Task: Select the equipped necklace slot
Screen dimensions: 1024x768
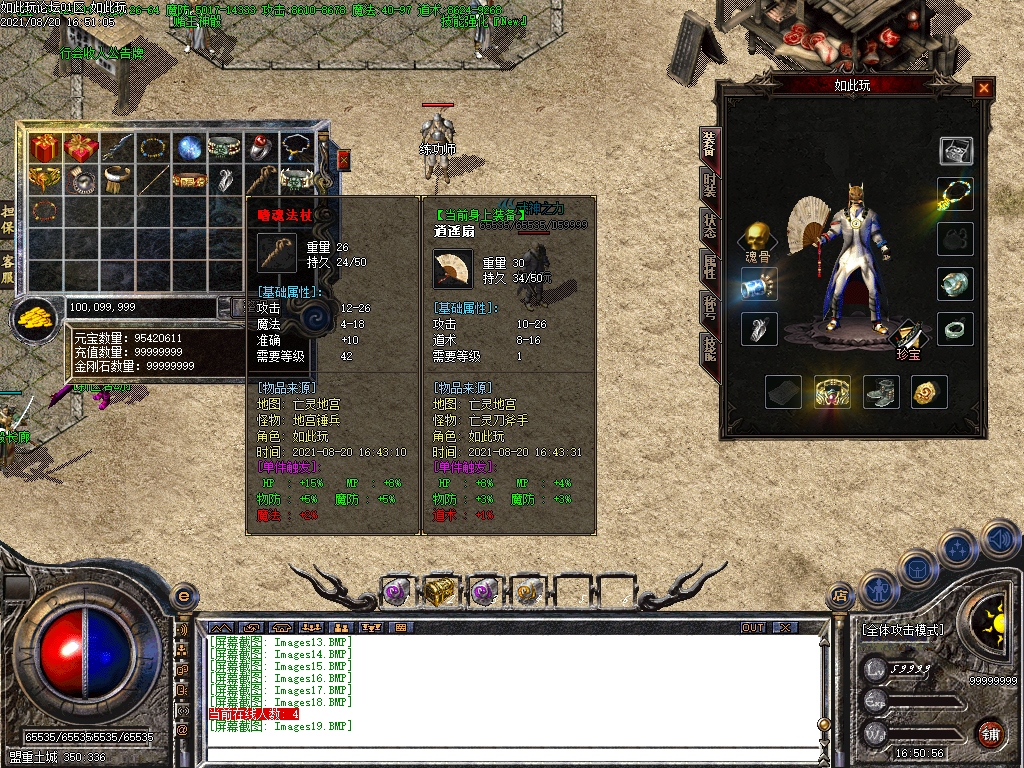Action: (x=956, y=193)
